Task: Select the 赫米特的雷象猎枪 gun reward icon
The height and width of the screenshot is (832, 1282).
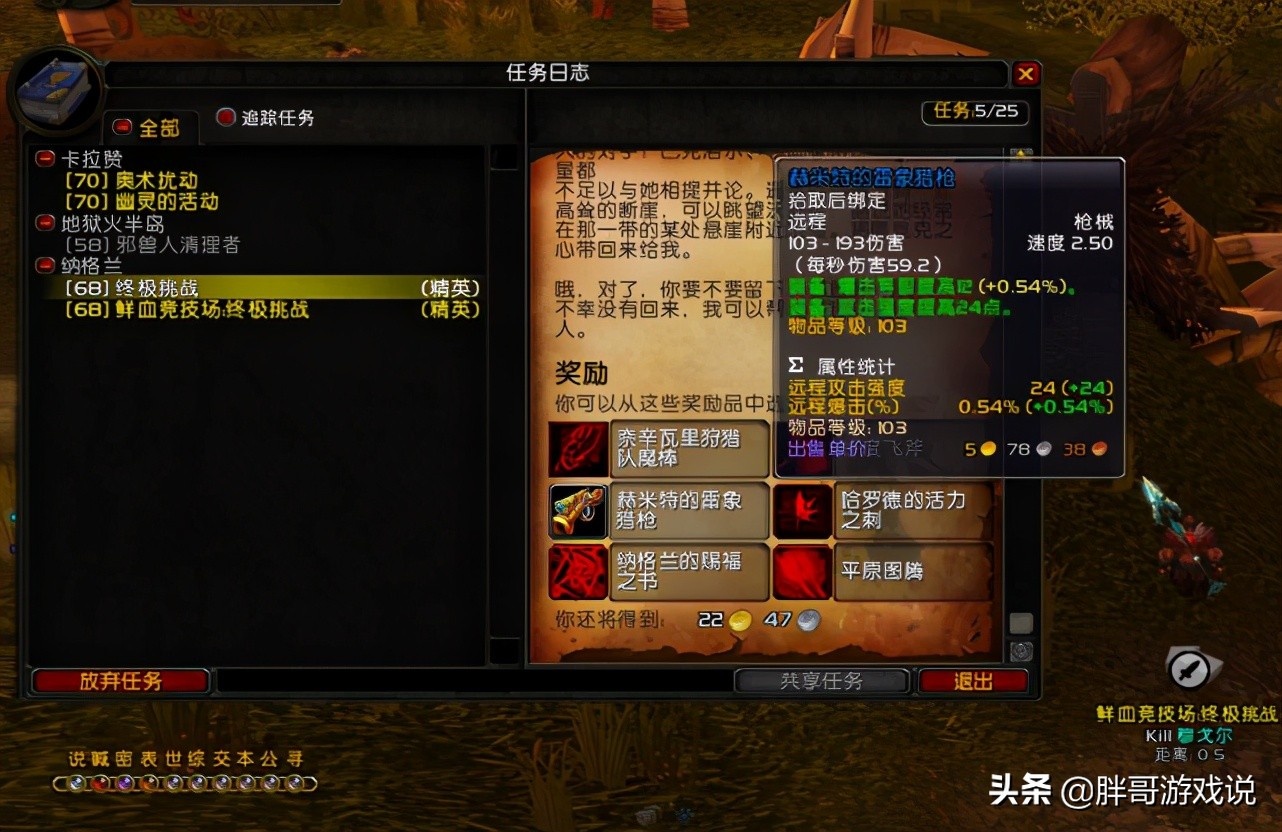Action: pos(577,511)
